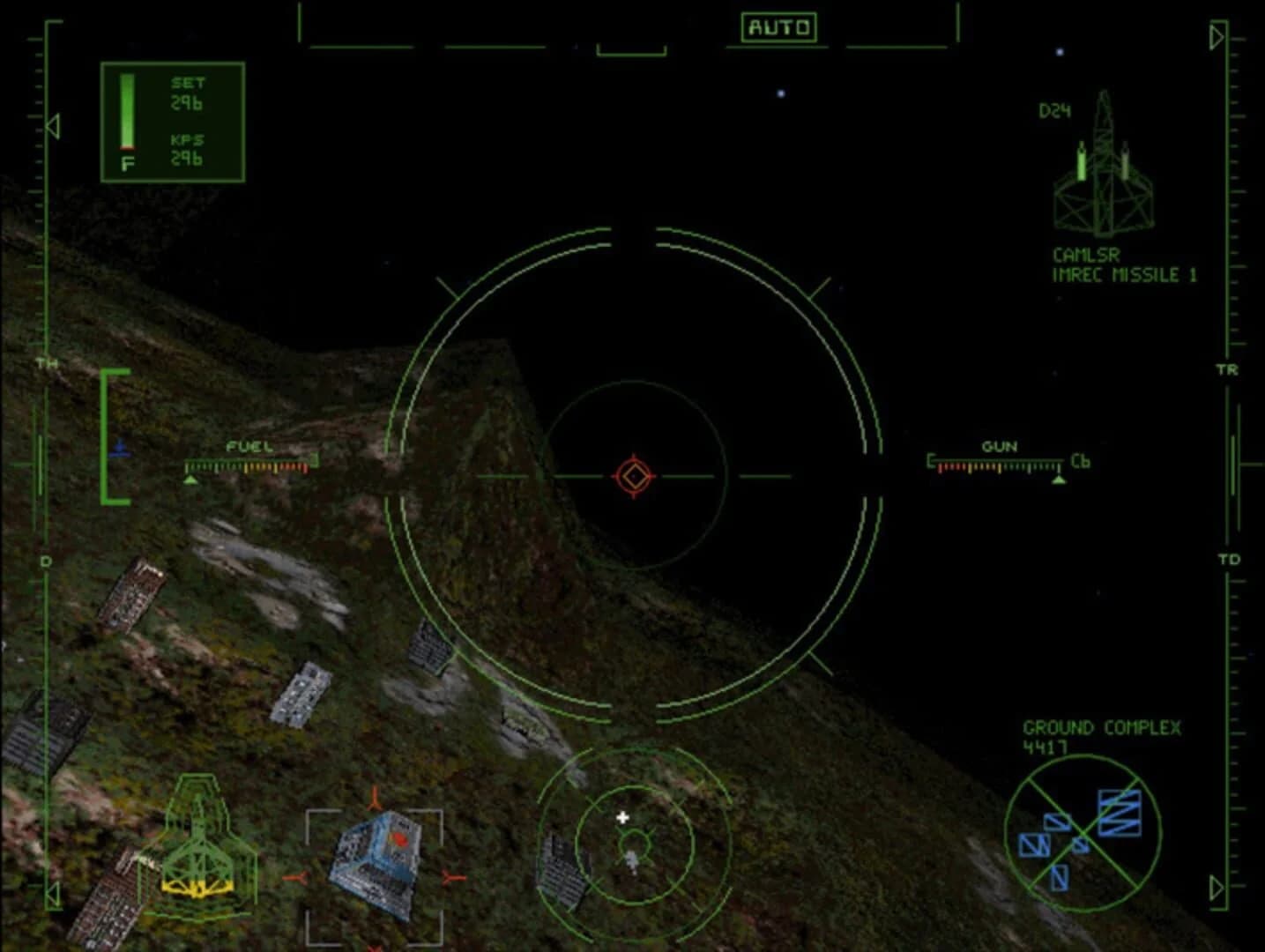1265x952 pixels.
Task: Expand the TH panel marker
Action: tap(46, 362)
